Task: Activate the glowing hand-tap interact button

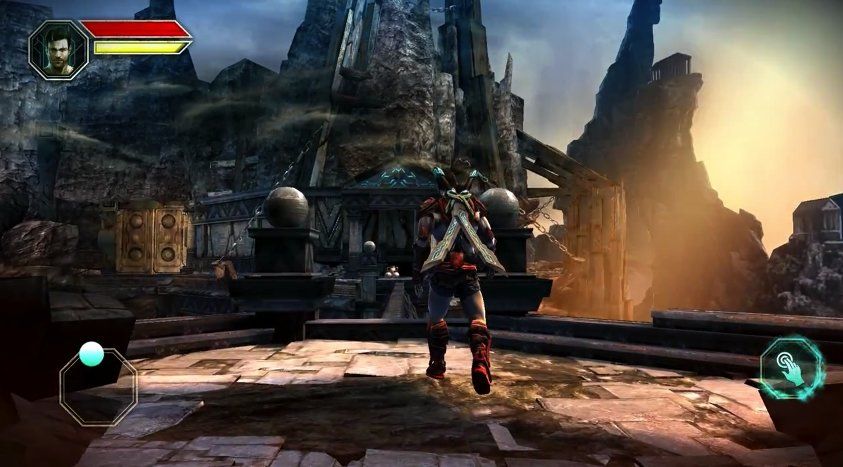Action: tap(790, 366)
